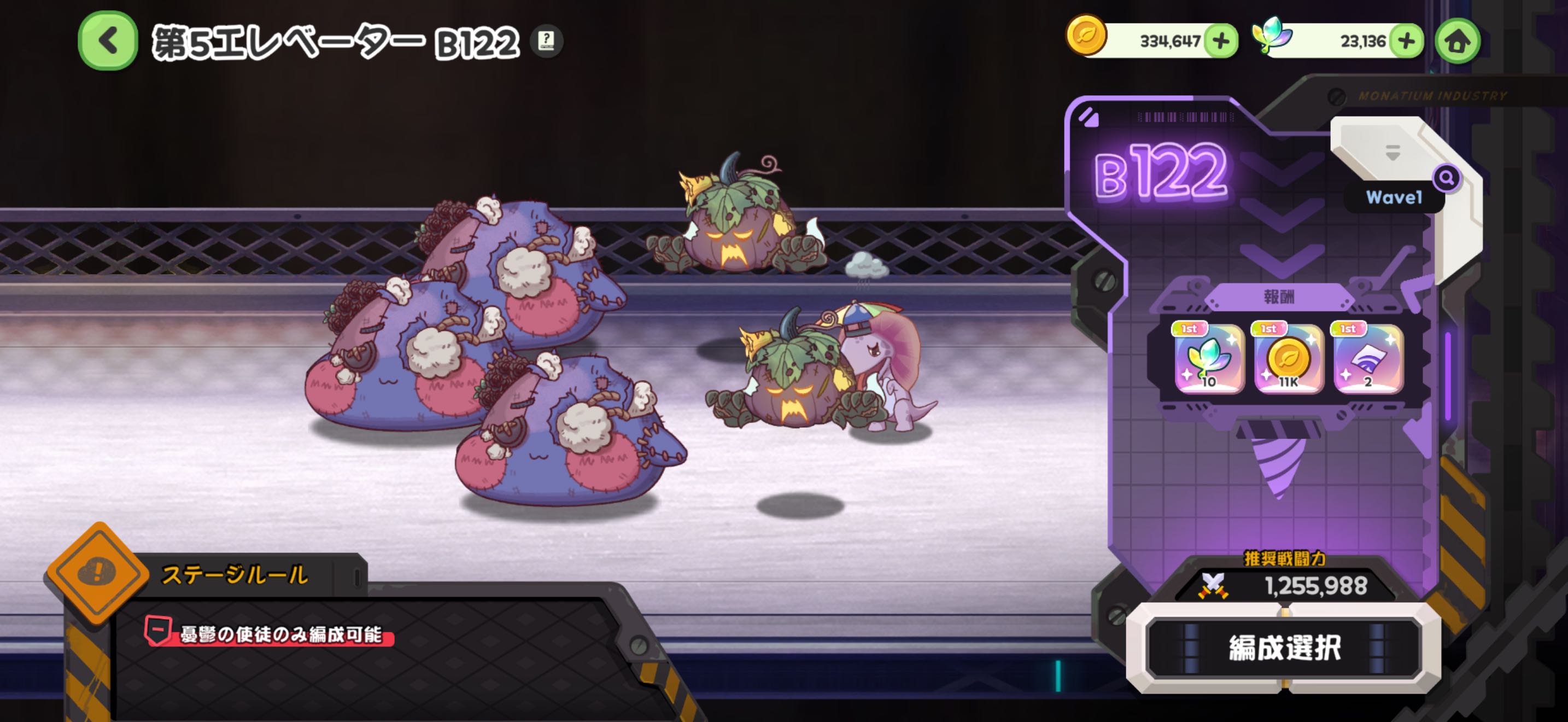1568x722 pixels.
Task: Inspect Wave1 enemies with magnifier icon
Action: pyautogui.click(x=1446, y=178)
